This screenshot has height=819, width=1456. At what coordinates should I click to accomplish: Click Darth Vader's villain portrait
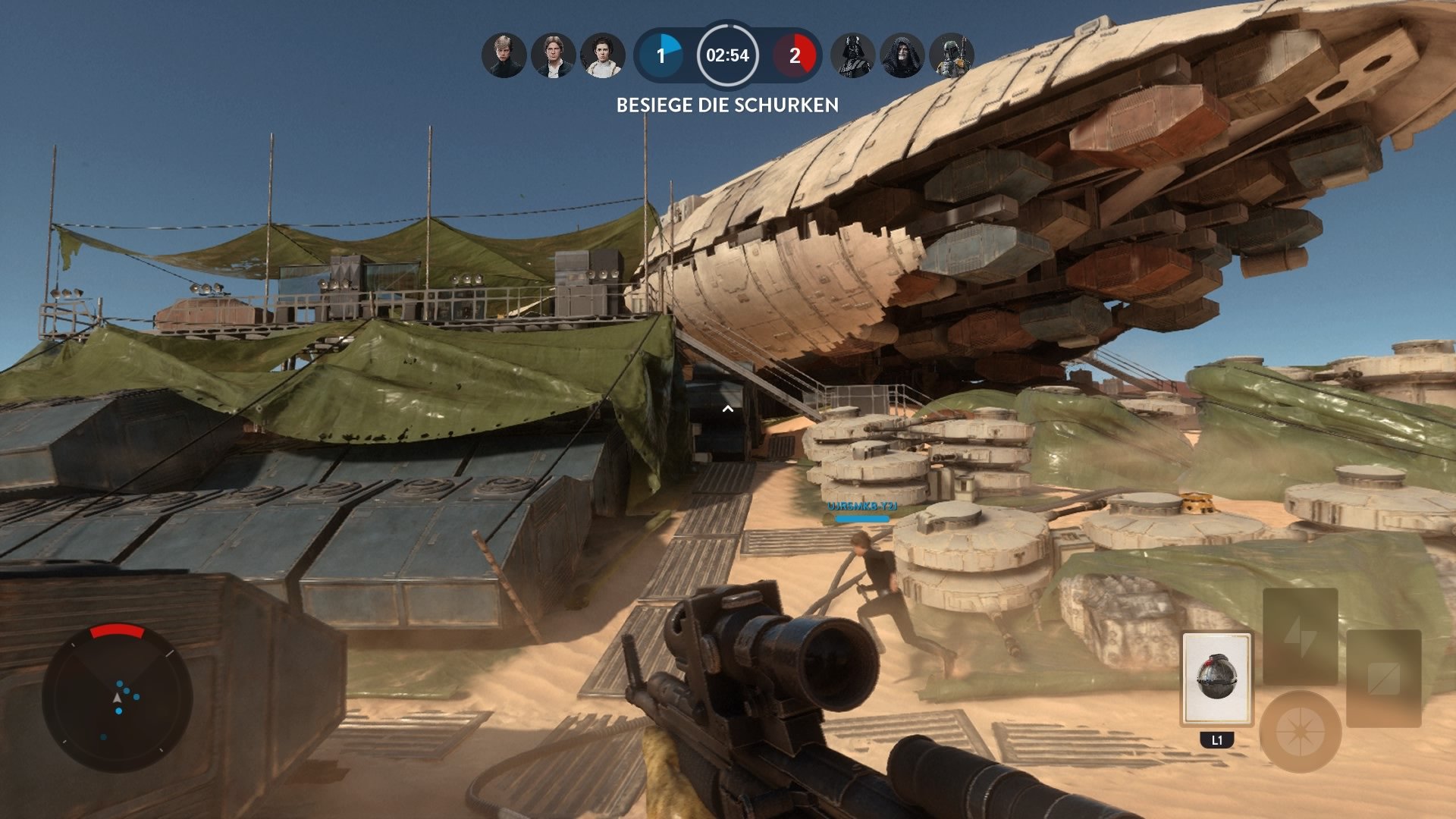tap(854, 55)
